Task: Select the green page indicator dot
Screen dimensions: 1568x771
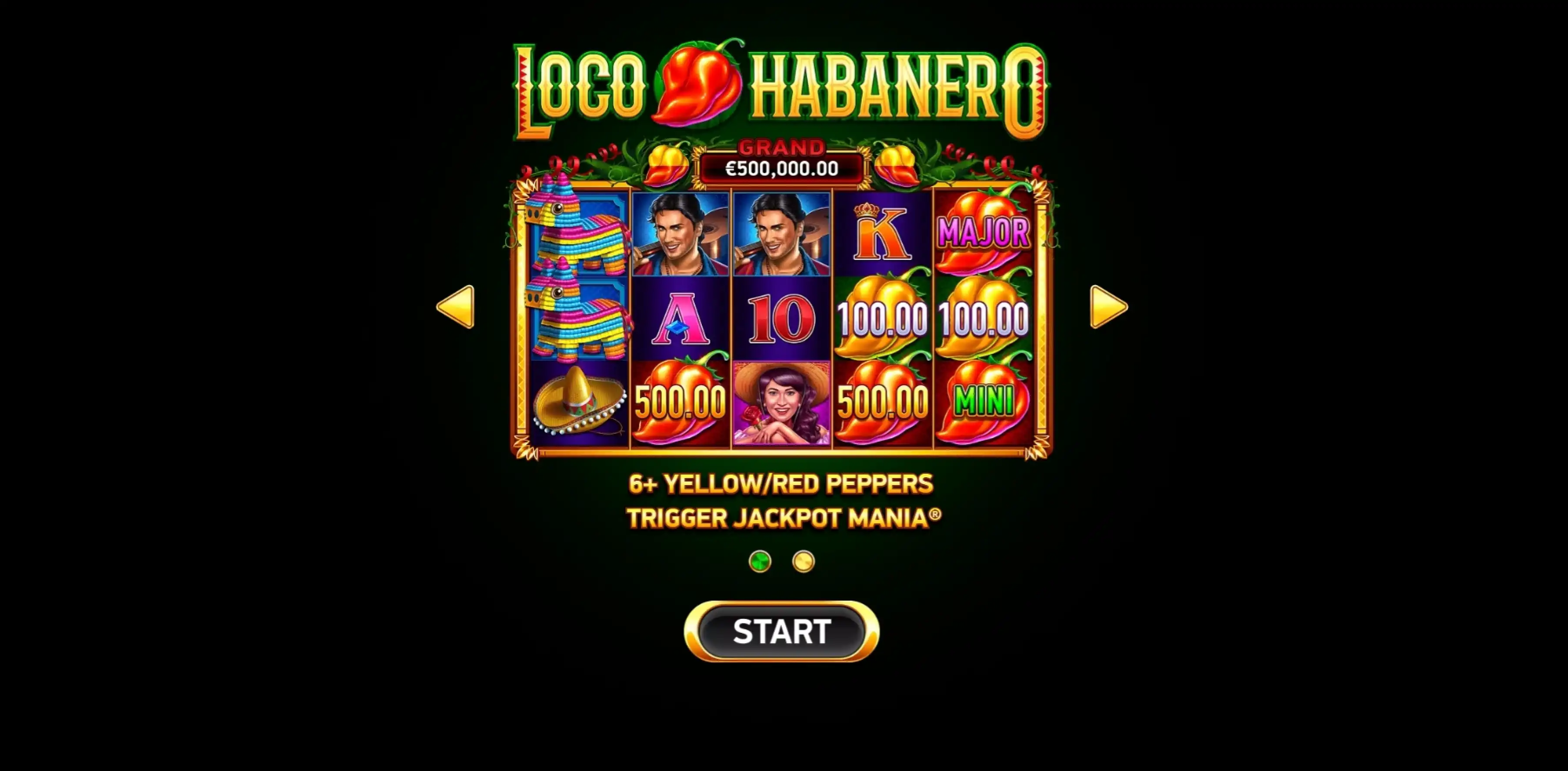Action: coord(760,561)
